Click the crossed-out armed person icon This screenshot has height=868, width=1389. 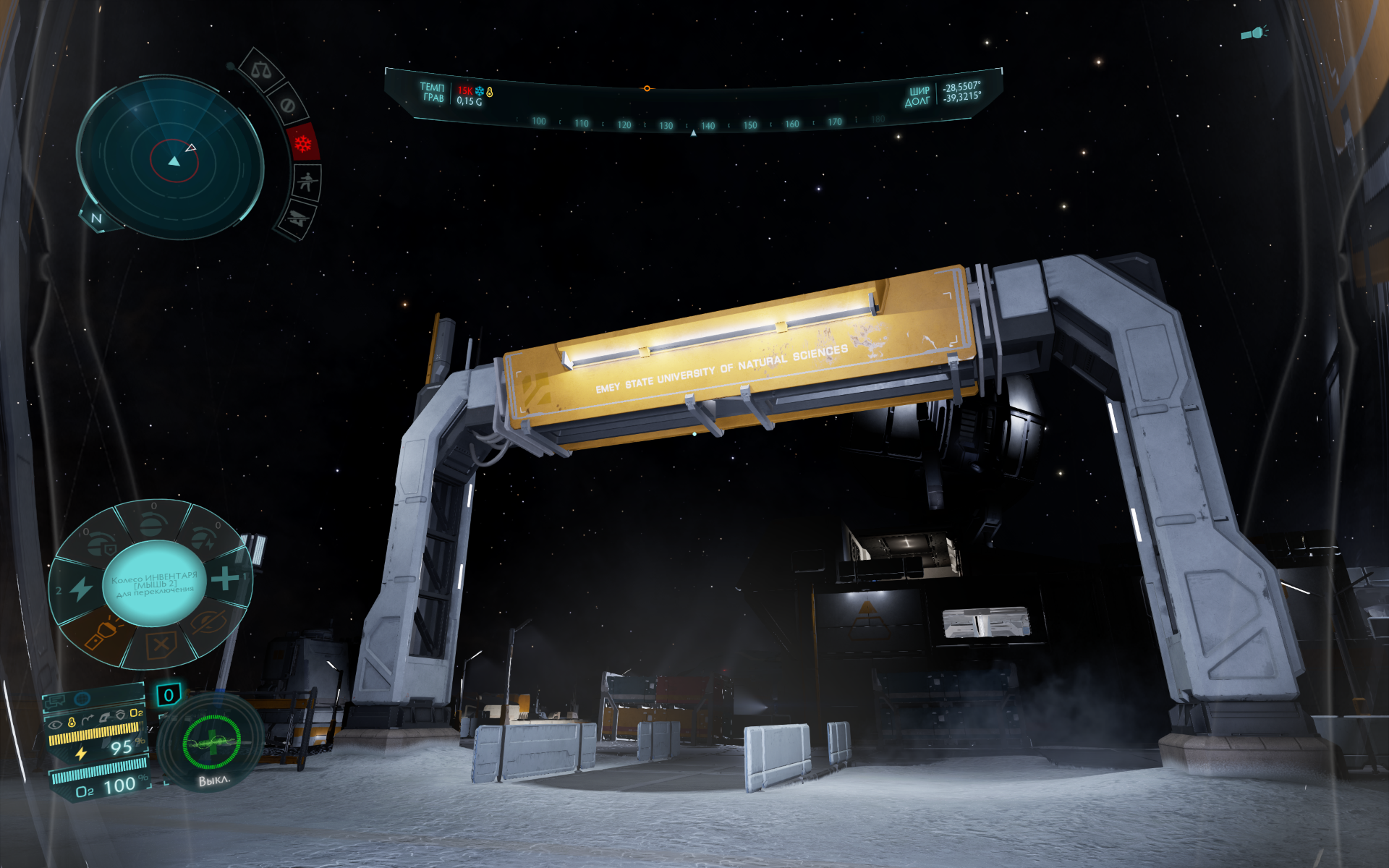point(307,181)
